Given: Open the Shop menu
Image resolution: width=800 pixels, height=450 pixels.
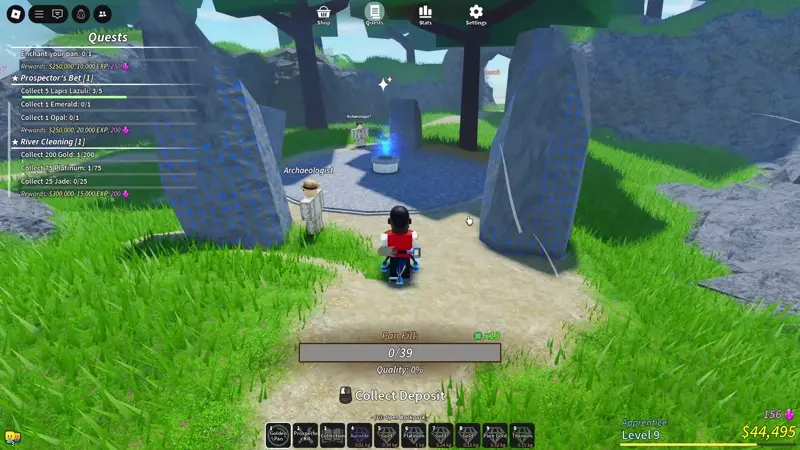Looking at the screenshot, I should (324, 13).
